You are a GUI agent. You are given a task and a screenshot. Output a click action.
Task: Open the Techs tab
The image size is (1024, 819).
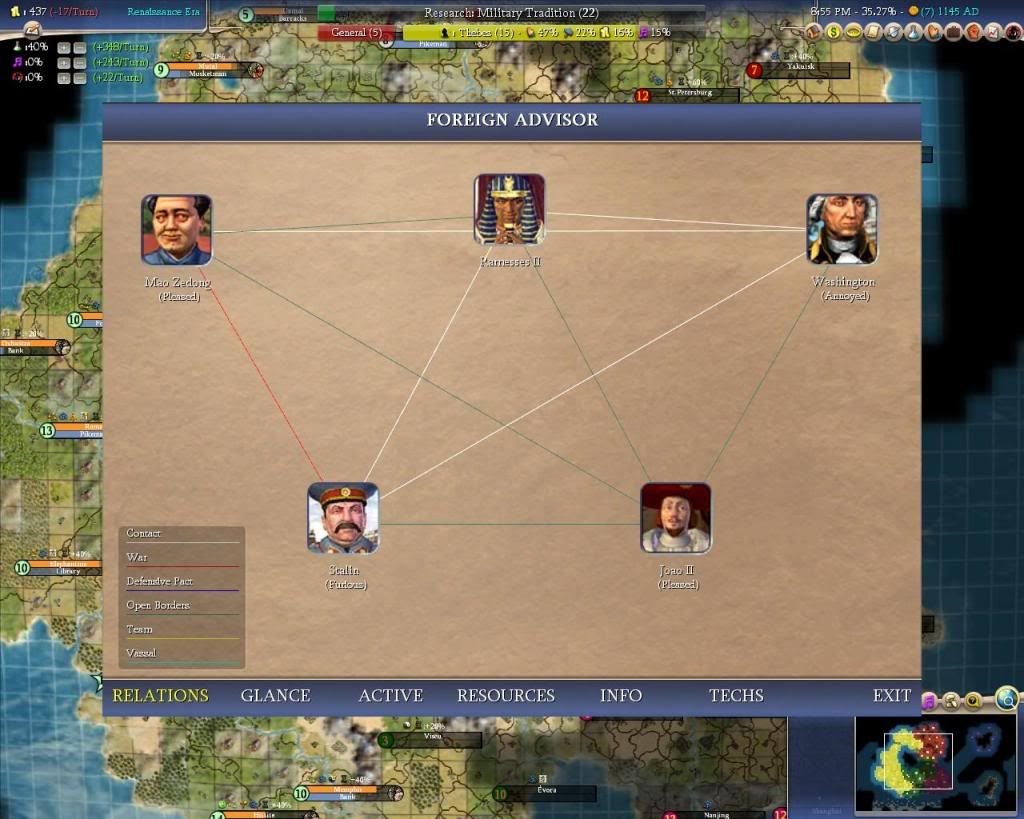(x=736, y=696)
